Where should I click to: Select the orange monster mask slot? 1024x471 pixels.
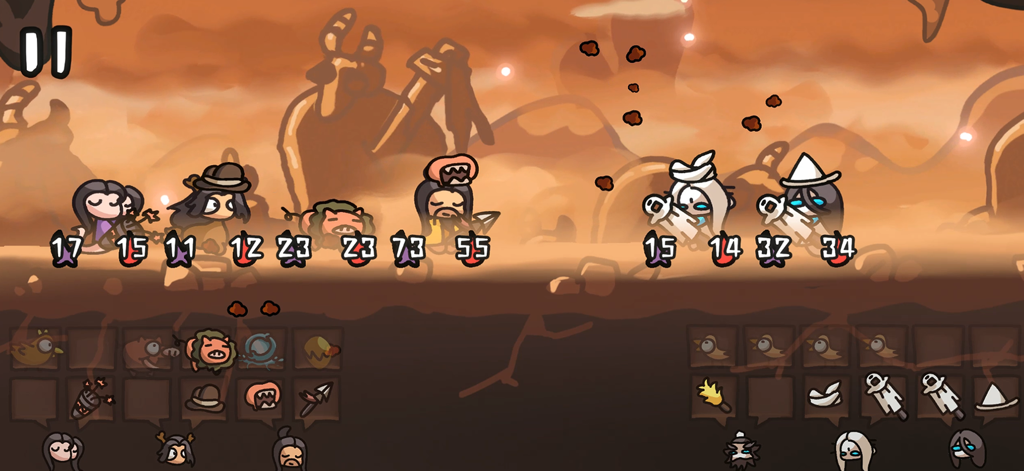click(262, 396)
